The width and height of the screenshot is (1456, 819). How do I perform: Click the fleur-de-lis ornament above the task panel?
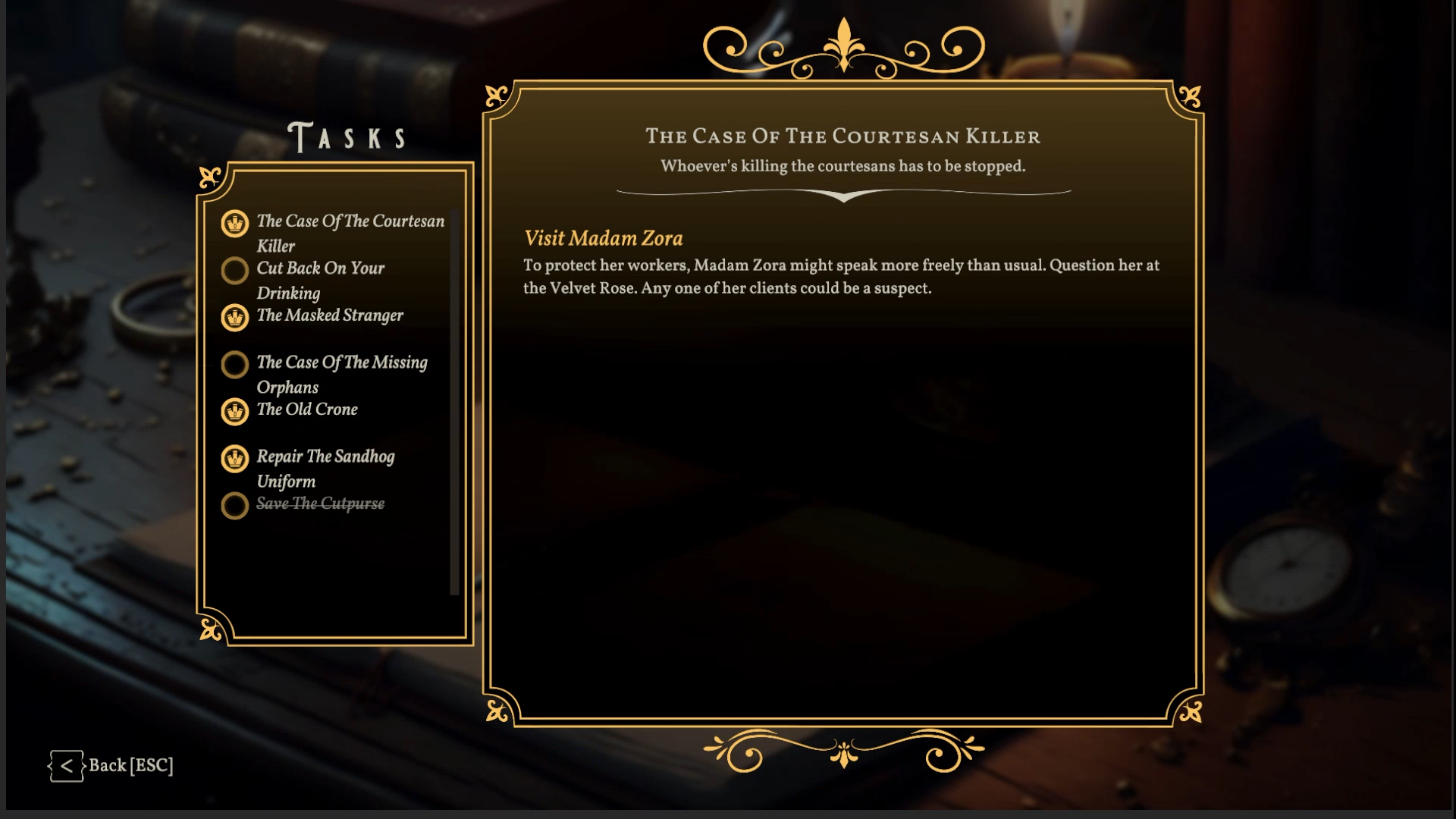pyautogui.click(x=843, y=45)
